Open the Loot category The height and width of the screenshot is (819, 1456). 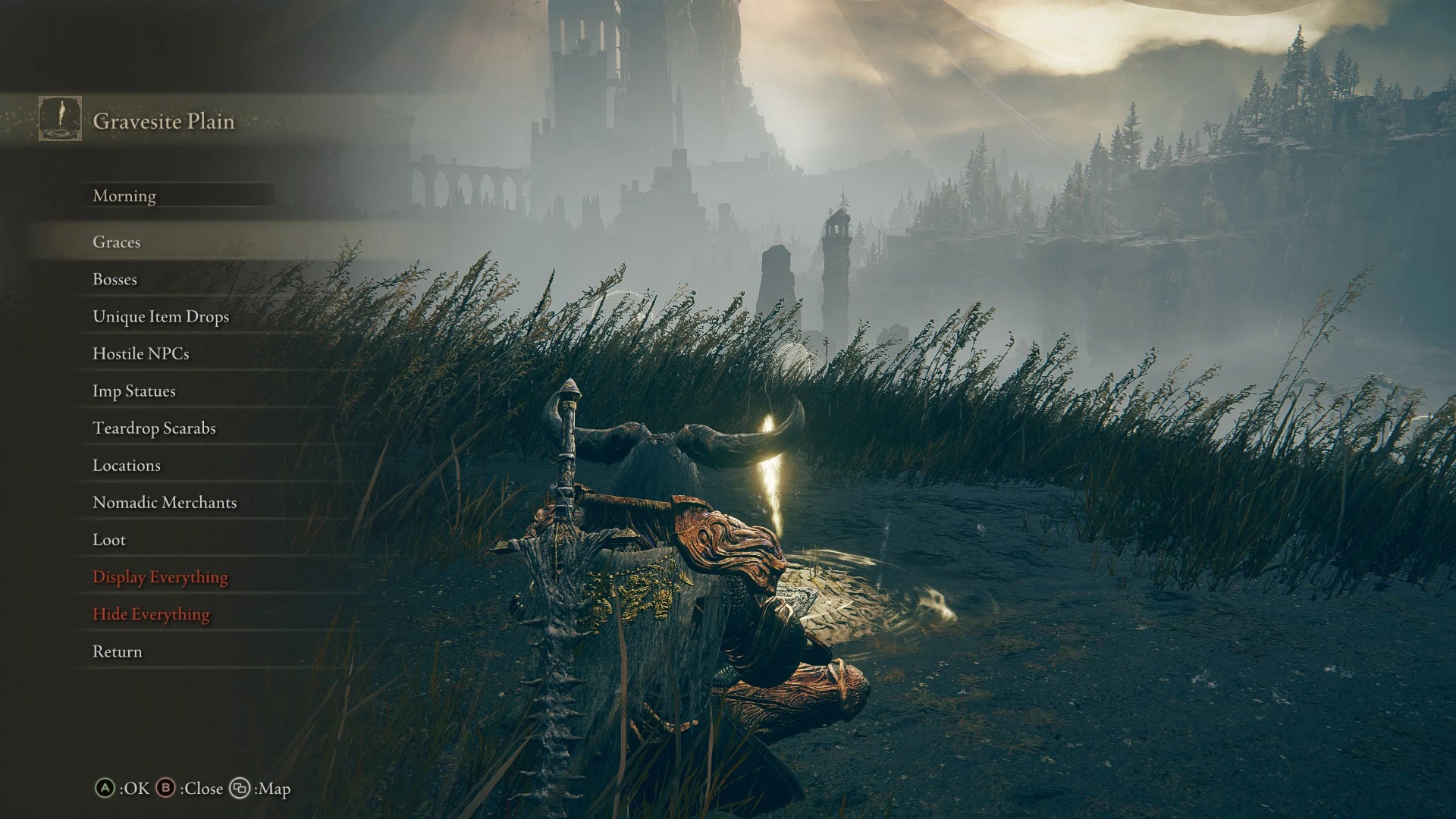109,539
